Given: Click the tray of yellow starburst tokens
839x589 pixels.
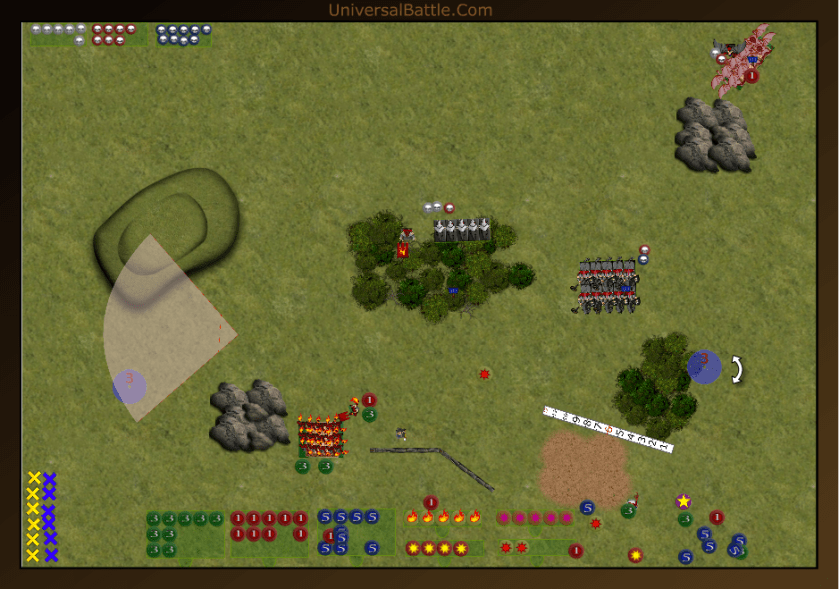Looking at the screenshot, I should click(x=437, y=548).
